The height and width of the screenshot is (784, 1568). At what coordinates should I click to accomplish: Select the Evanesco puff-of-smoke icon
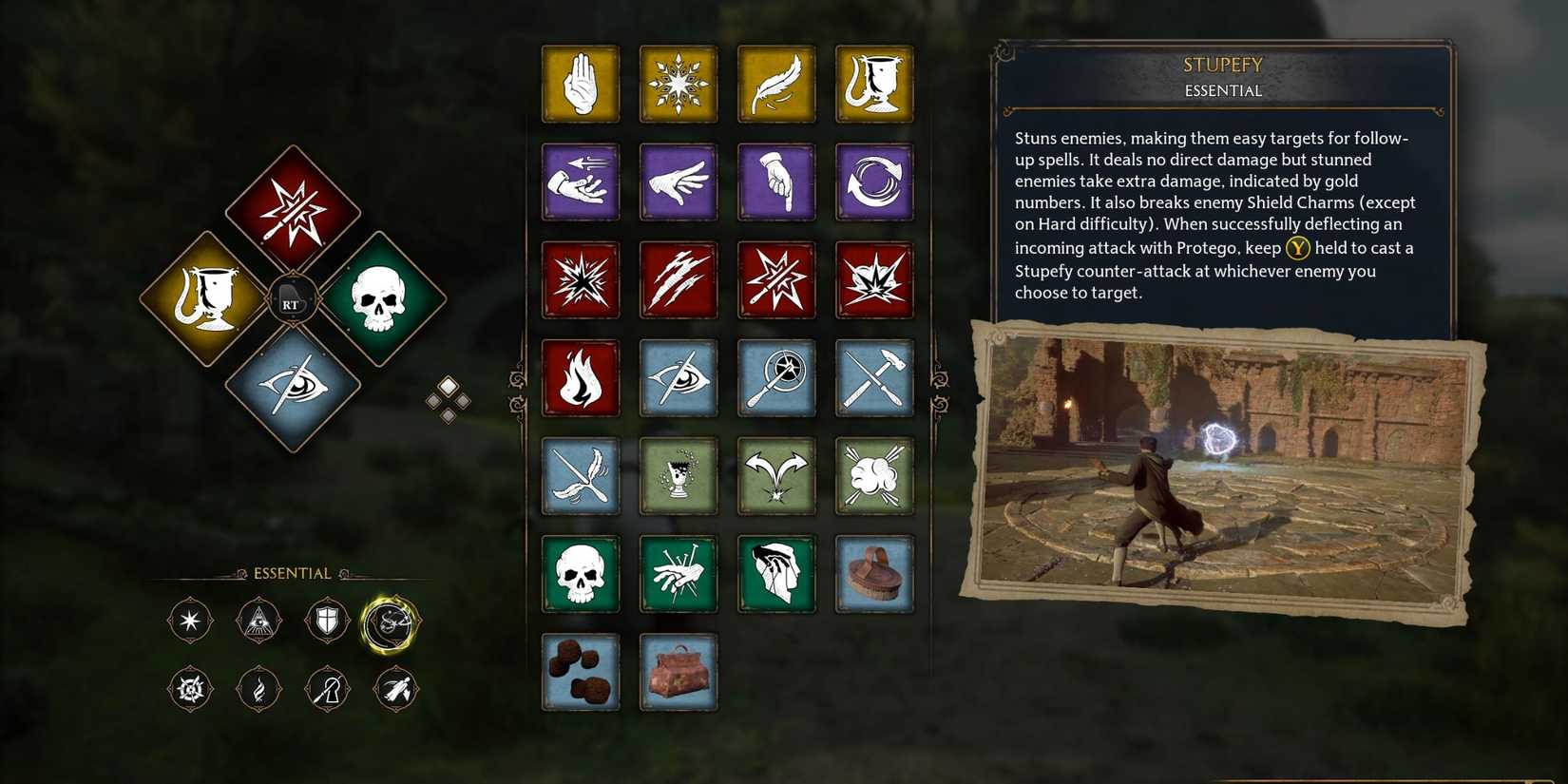pyautogui.click(x=874, y=476)
